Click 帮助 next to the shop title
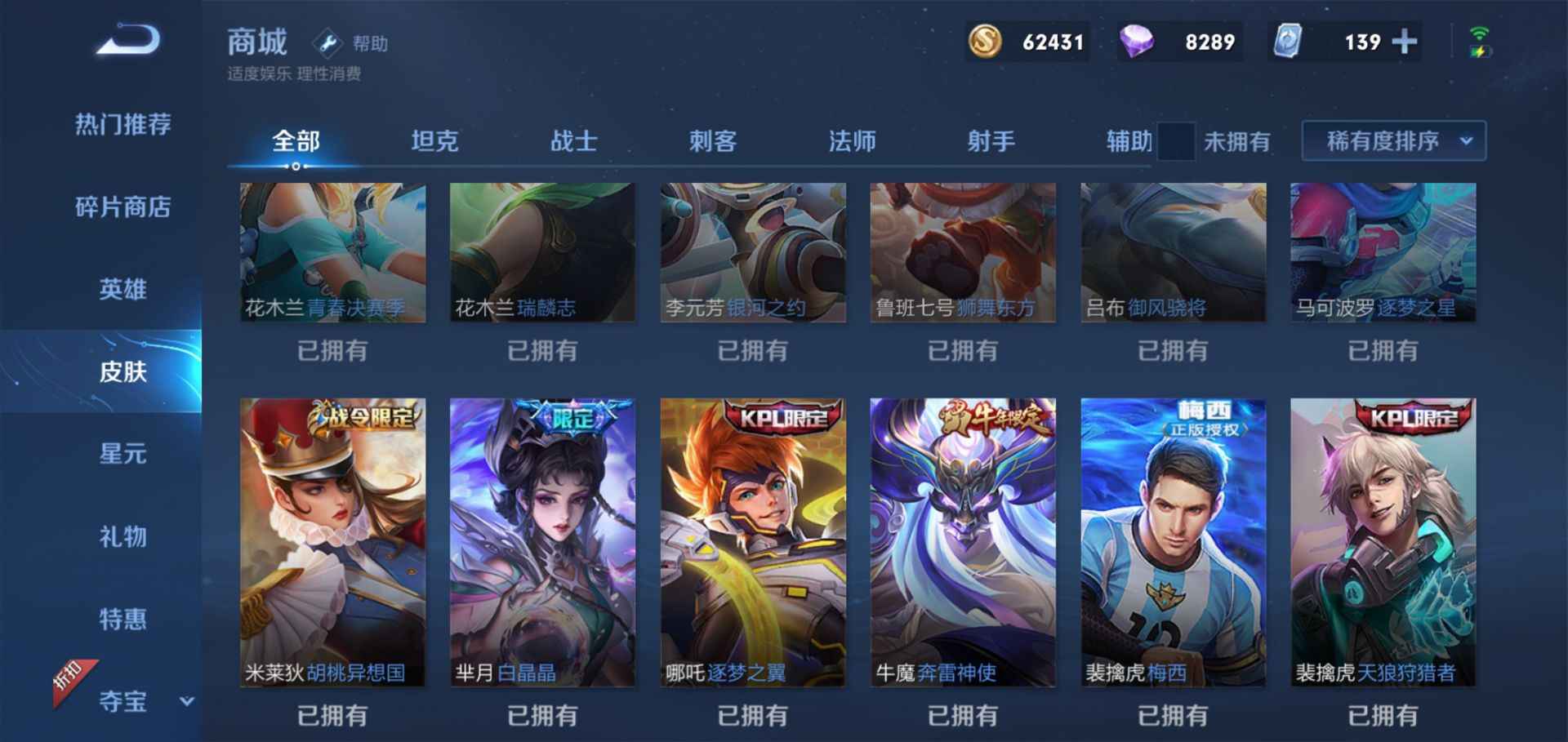This screenshot has width=1568, height=742. (369, 43)
